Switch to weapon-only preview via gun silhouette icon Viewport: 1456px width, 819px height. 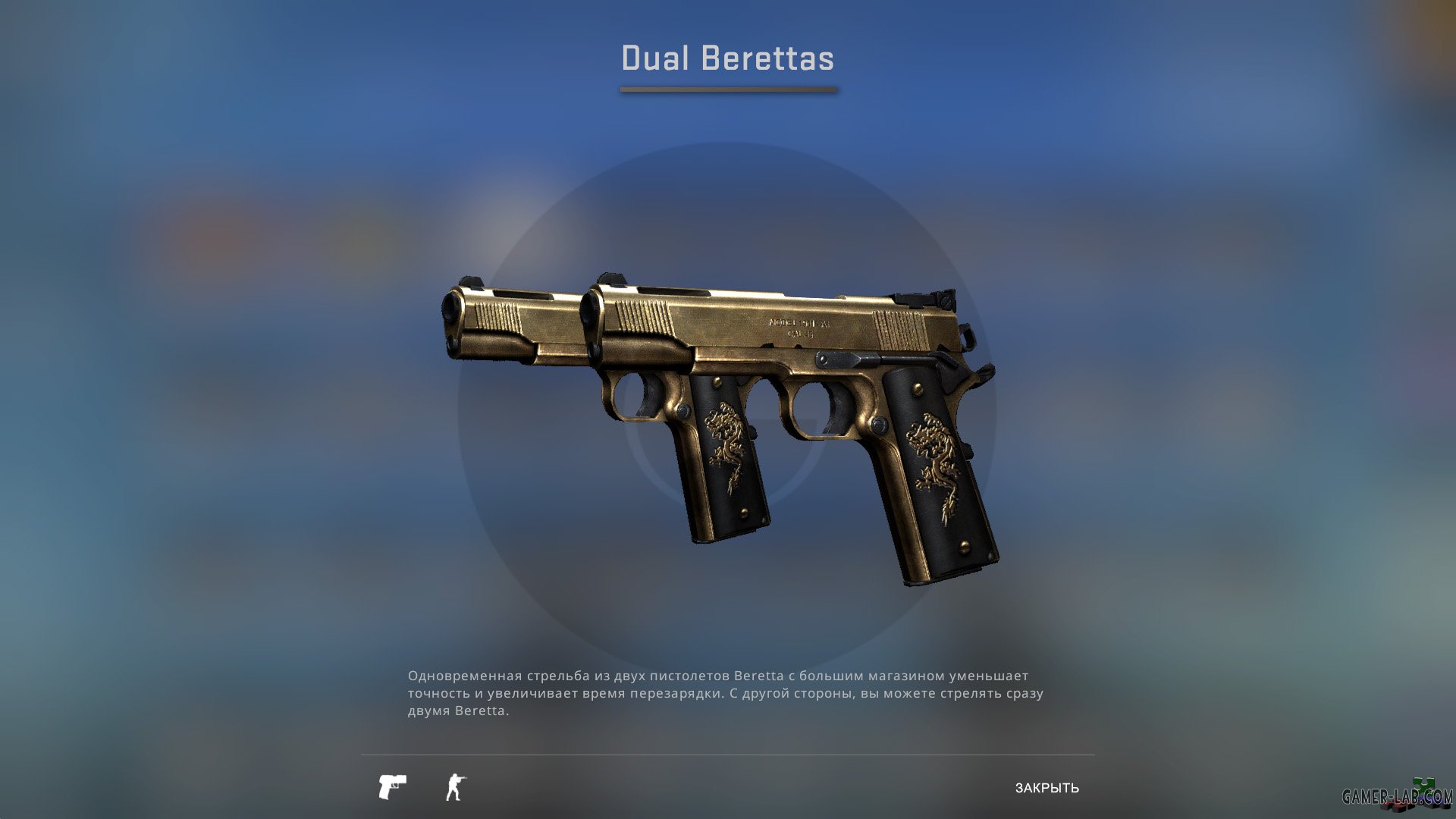click(393, 786)
